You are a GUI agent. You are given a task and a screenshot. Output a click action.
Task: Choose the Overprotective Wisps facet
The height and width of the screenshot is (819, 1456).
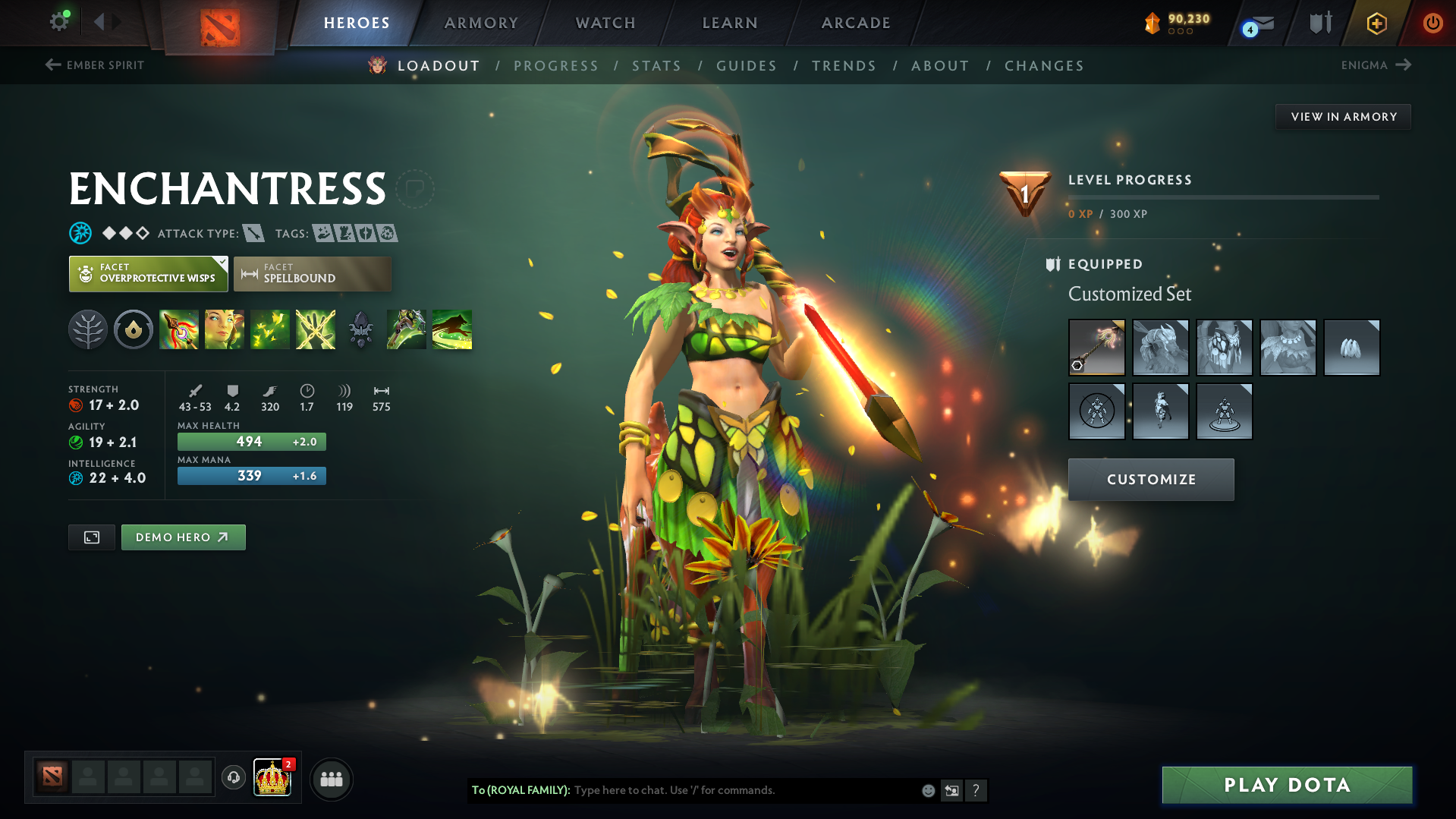[148, 274]
